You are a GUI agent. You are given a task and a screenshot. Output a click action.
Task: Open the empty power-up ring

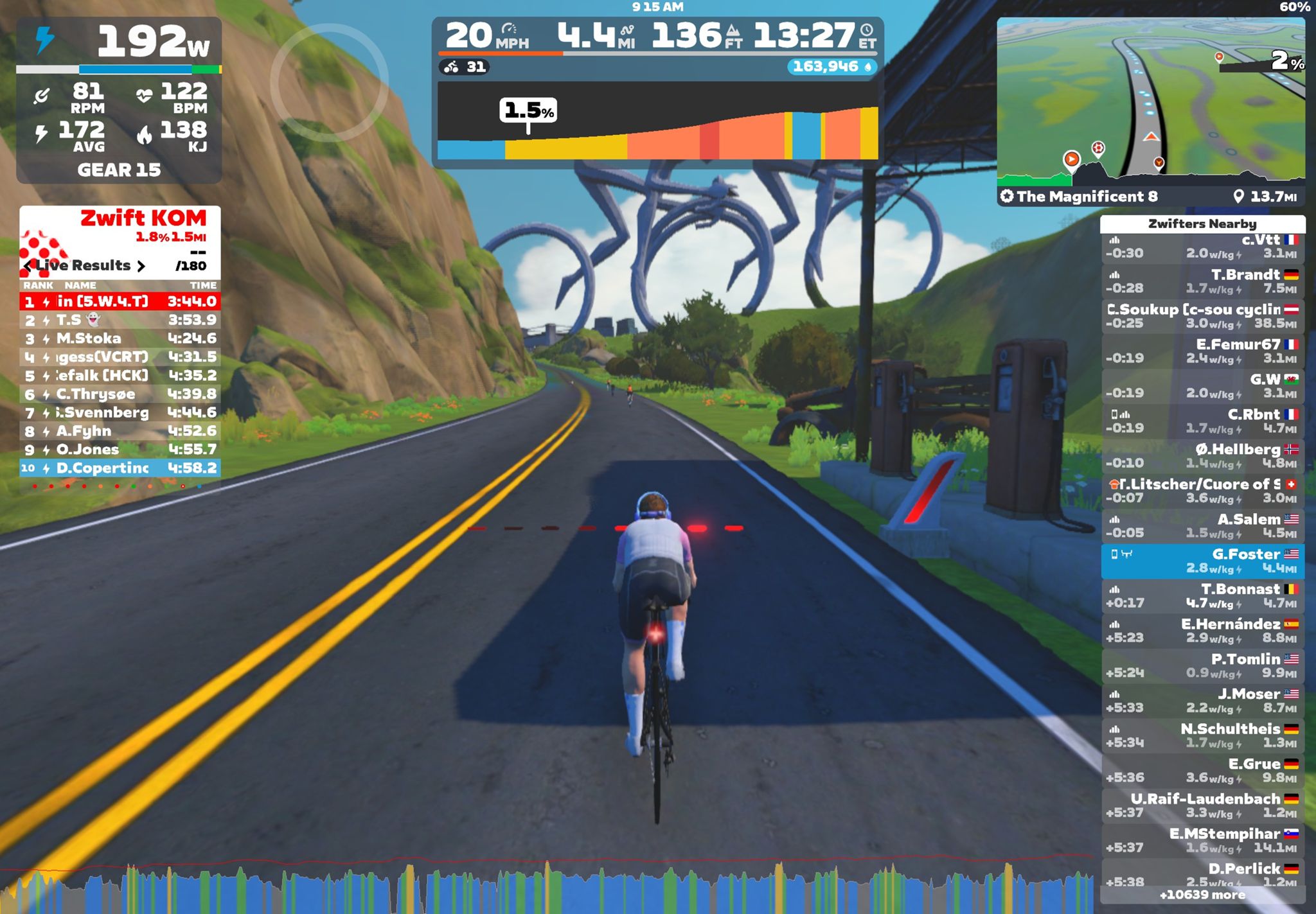coord(329,82)
